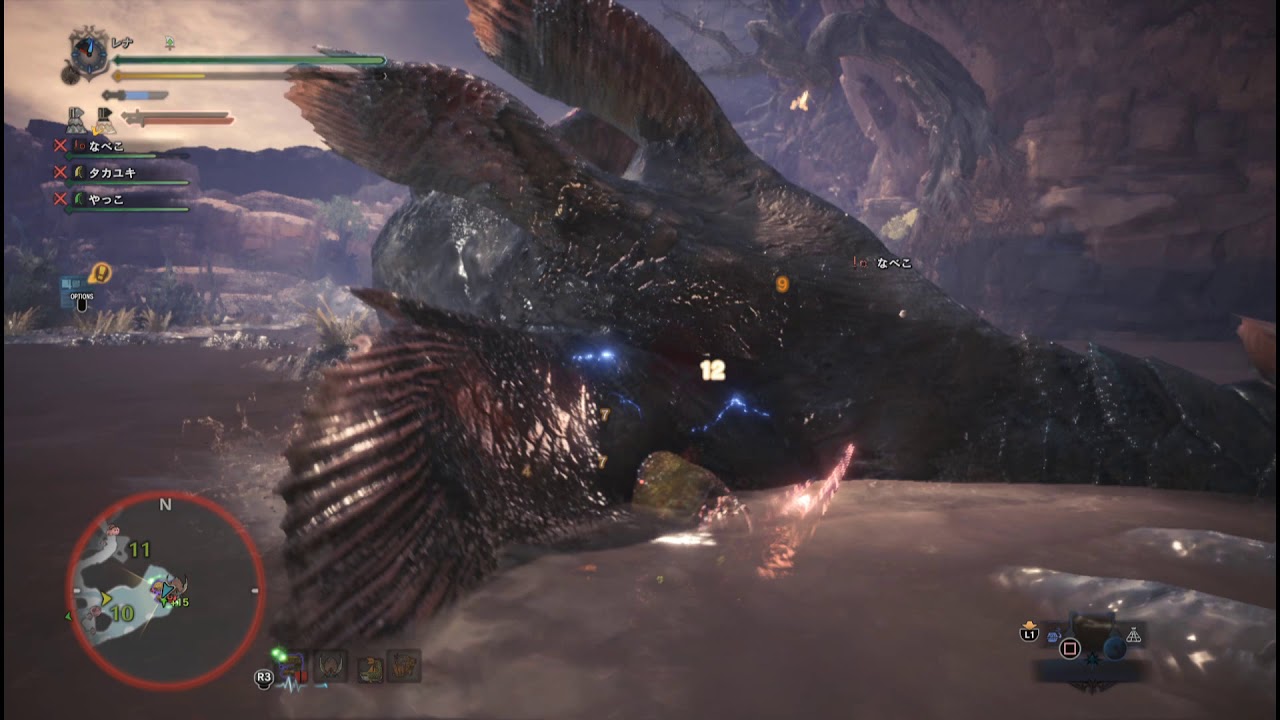Select party member なべこ in the list
Image resolution: width=1280 pixels, height=720 pixels.
[x=106, y=146]
